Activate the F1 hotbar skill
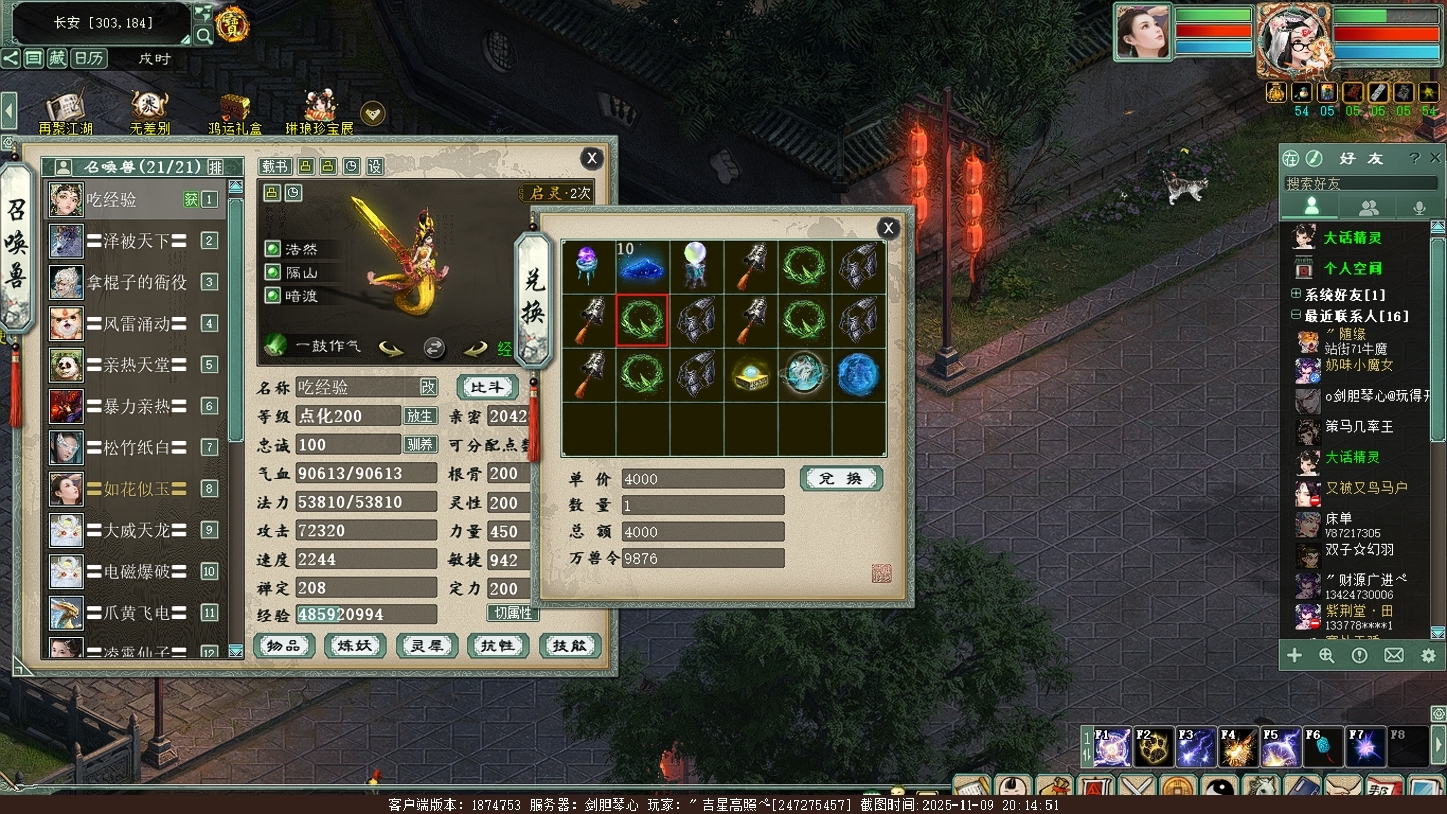Image resolution: width=1447 pixels, height=814 pixels. pos(1112,747)
